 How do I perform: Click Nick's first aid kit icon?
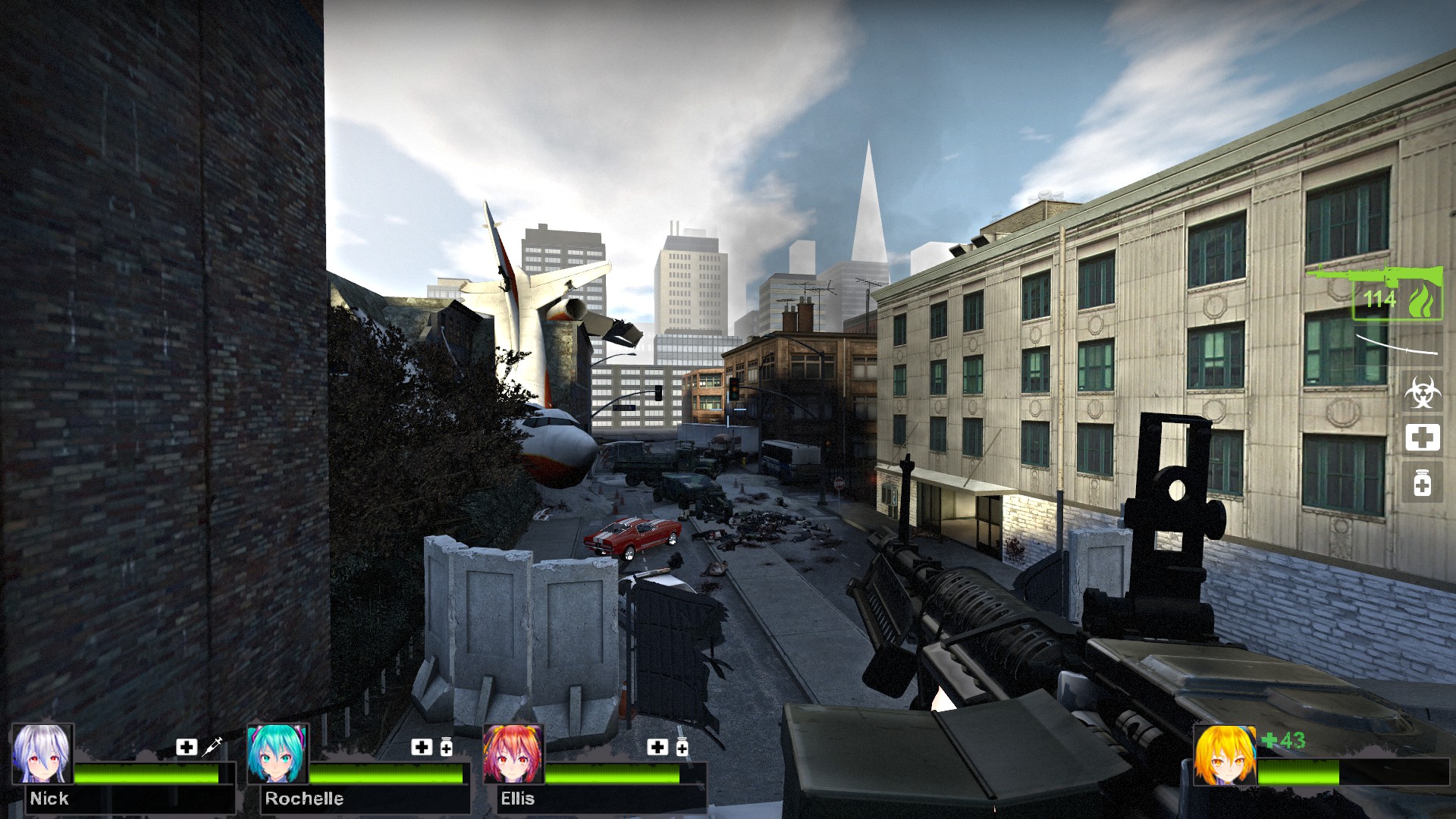(187, 747)
